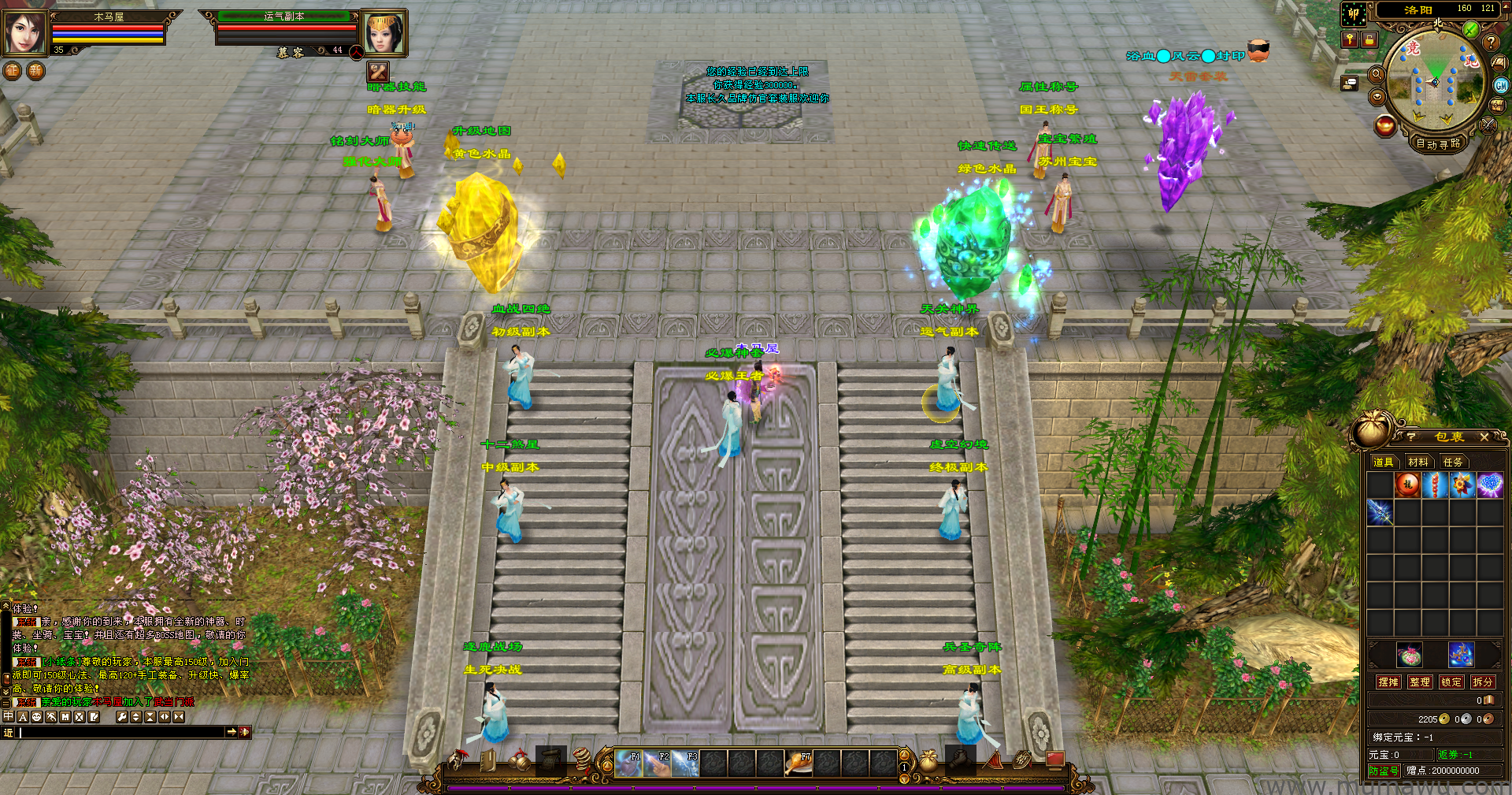
Task: Open the 防盗号 anti-theft option
Action: (1384, 771)
